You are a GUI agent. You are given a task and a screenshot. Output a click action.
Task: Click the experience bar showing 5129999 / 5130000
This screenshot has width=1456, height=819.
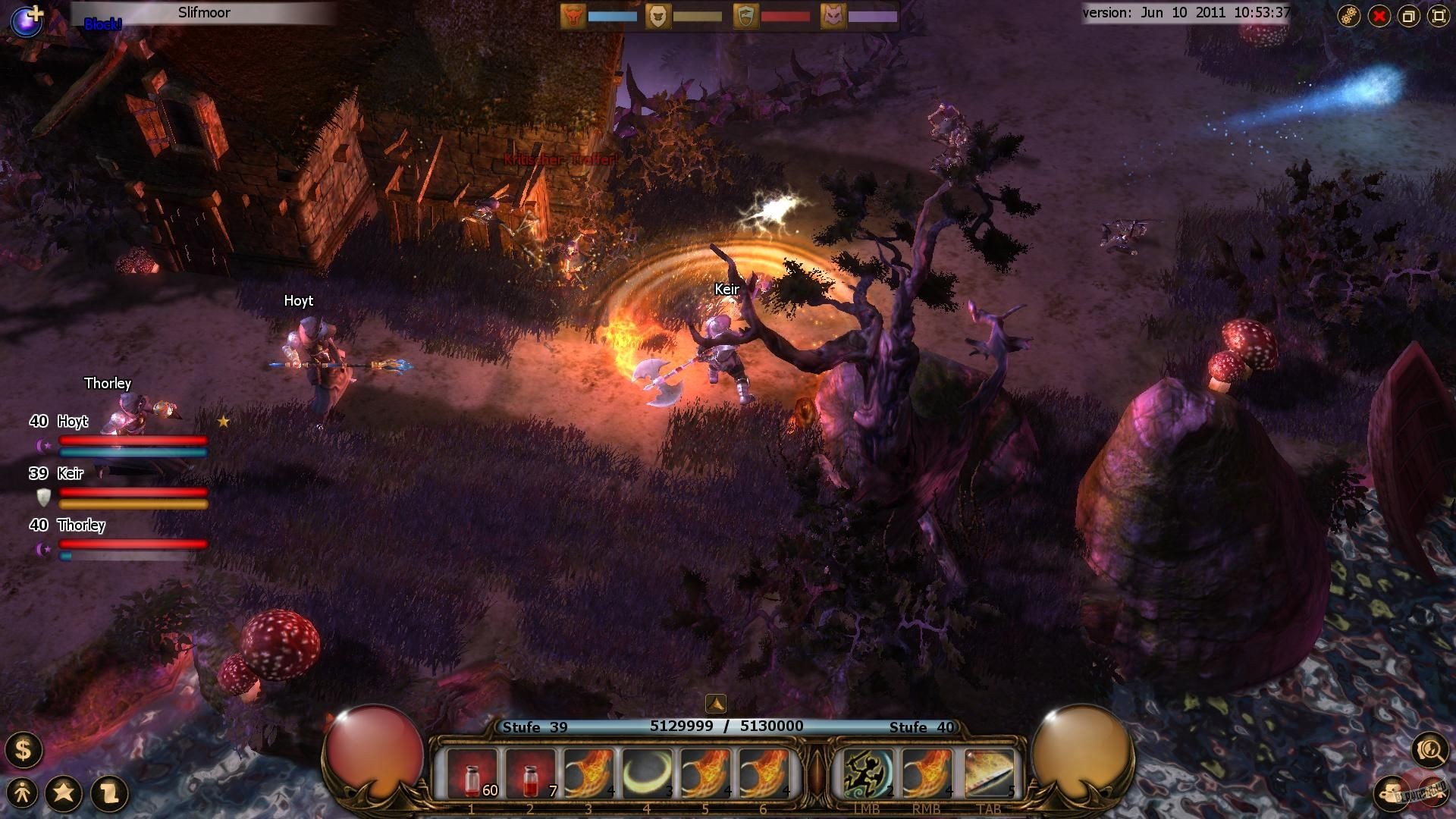pyautogui.click(x=727, y=726)
